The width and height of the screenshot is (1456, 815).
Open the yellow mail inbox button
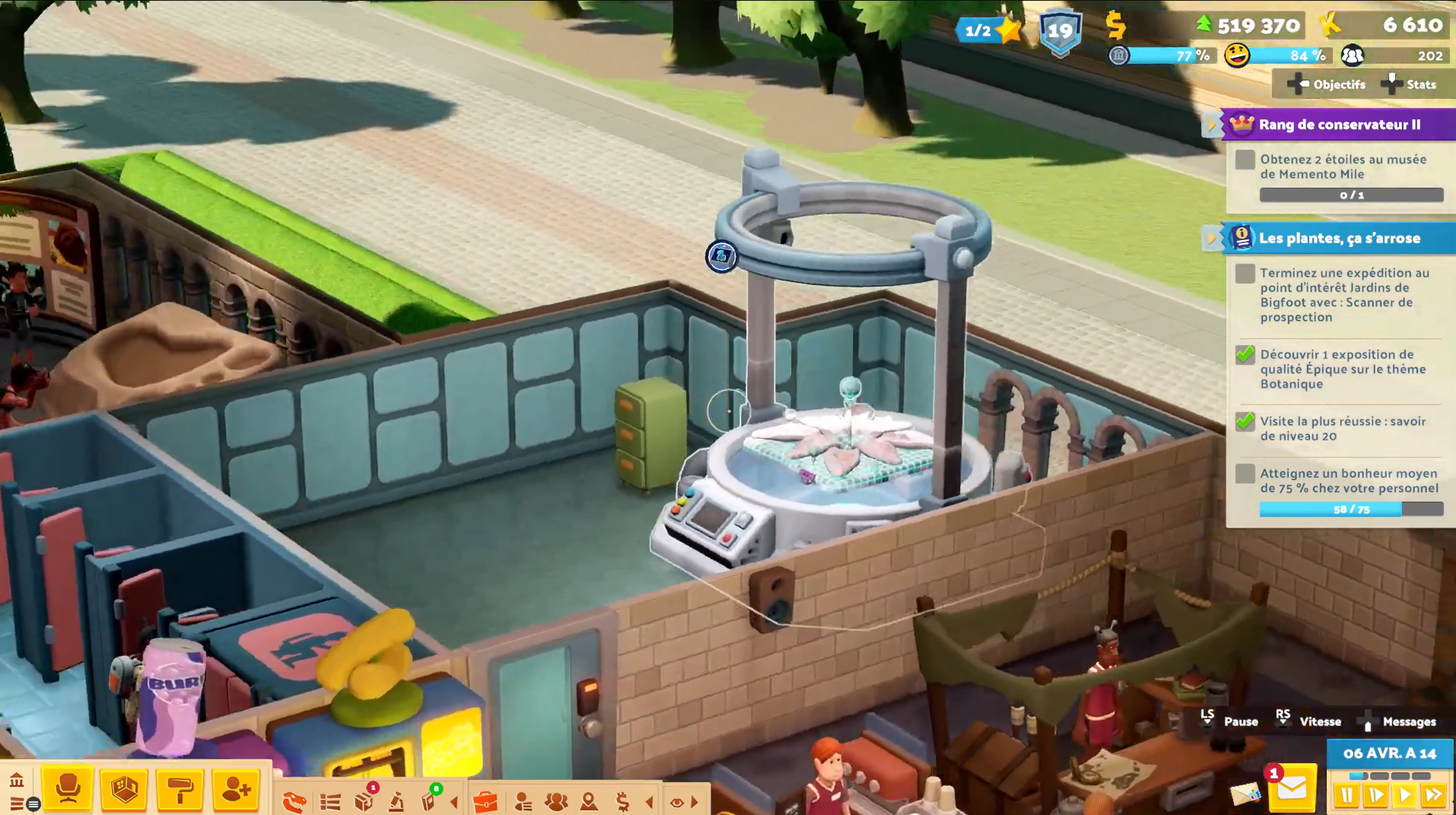[1292, 789]
